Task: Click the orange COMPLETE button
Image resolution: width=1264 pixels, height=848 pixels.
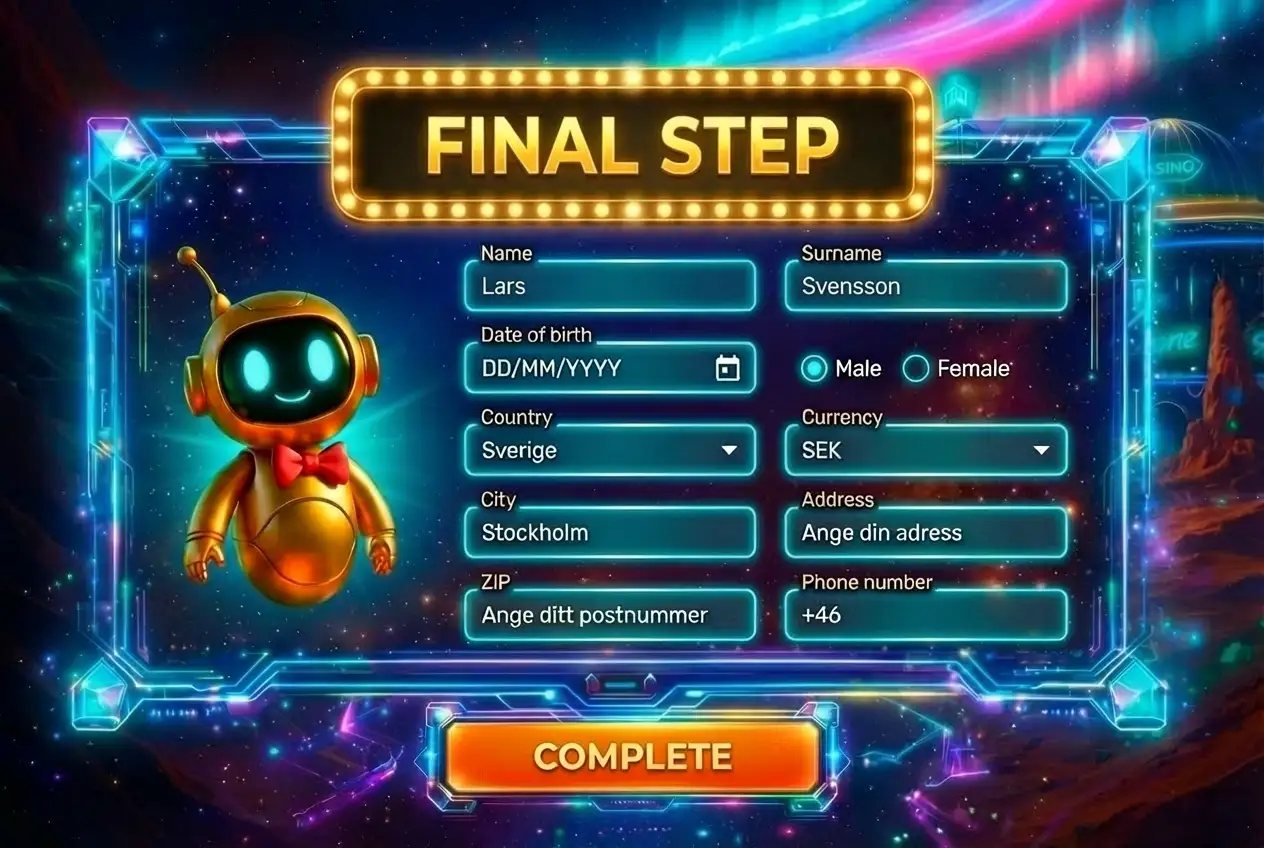Action: click(633, 756)
